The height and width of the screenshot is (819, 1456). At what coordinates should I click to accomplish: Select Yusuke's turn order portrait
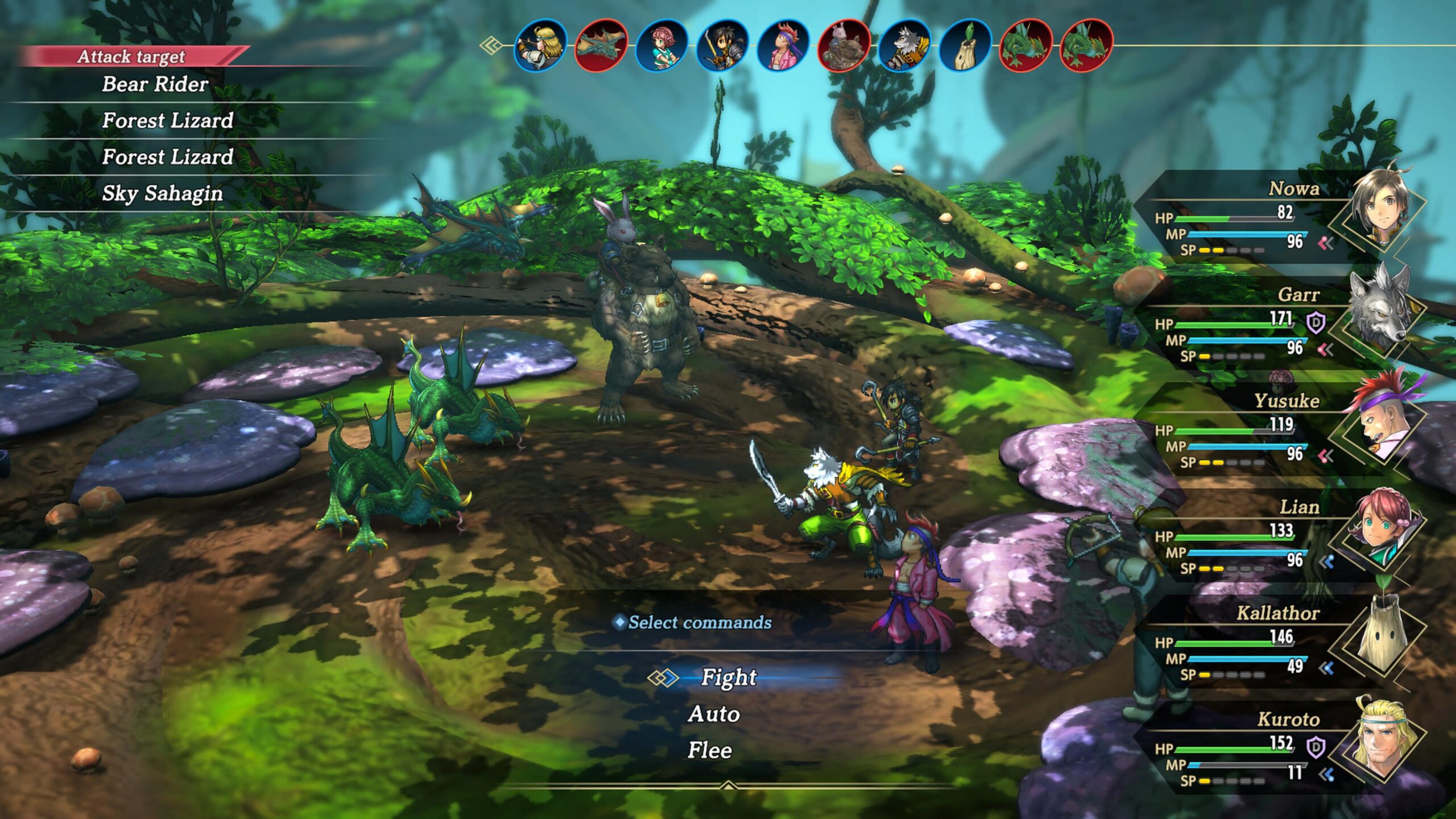tap(783, 45)
